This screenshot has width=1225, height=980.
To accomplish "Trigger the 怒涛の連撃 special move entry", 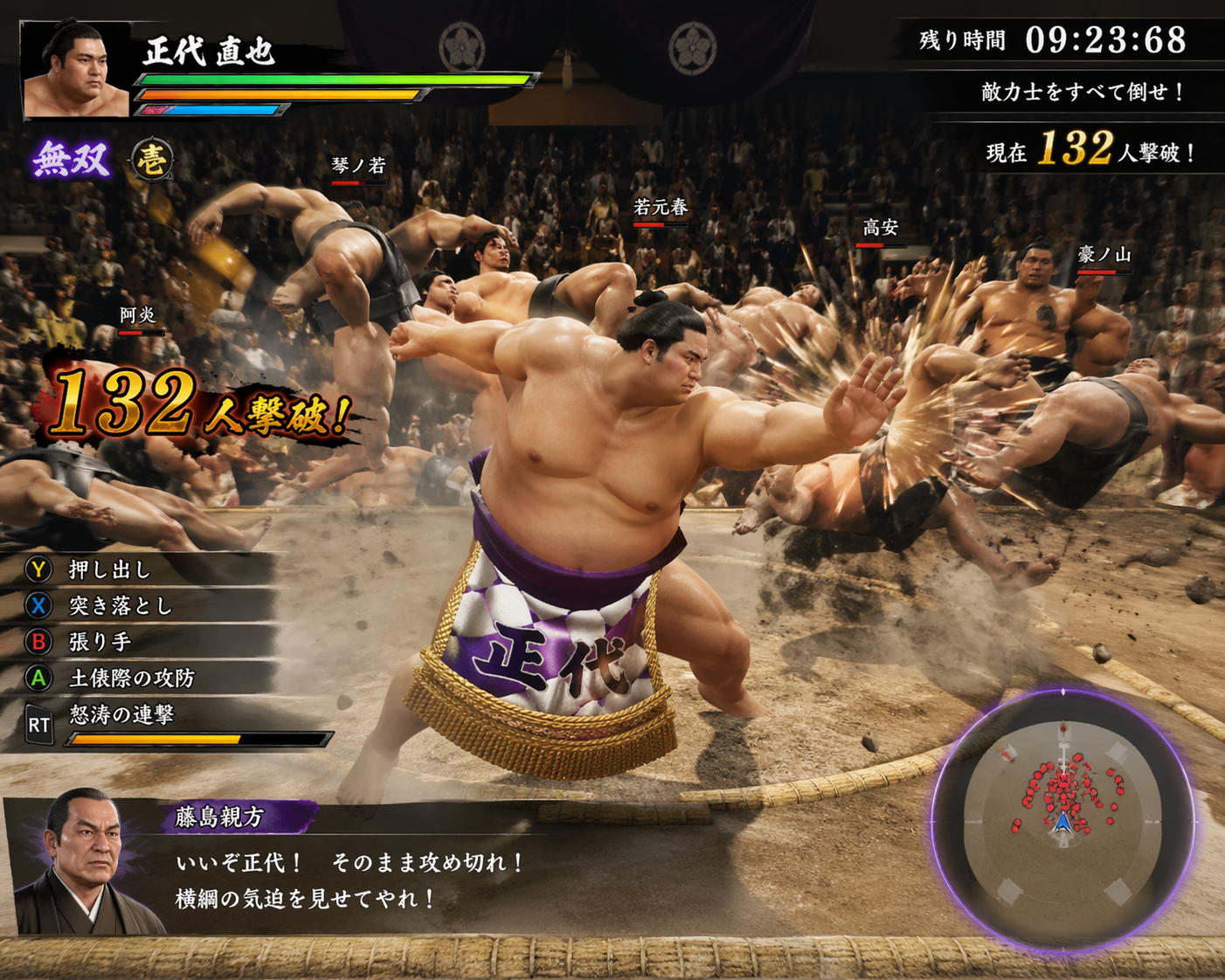I will click(x=122, y=715).
